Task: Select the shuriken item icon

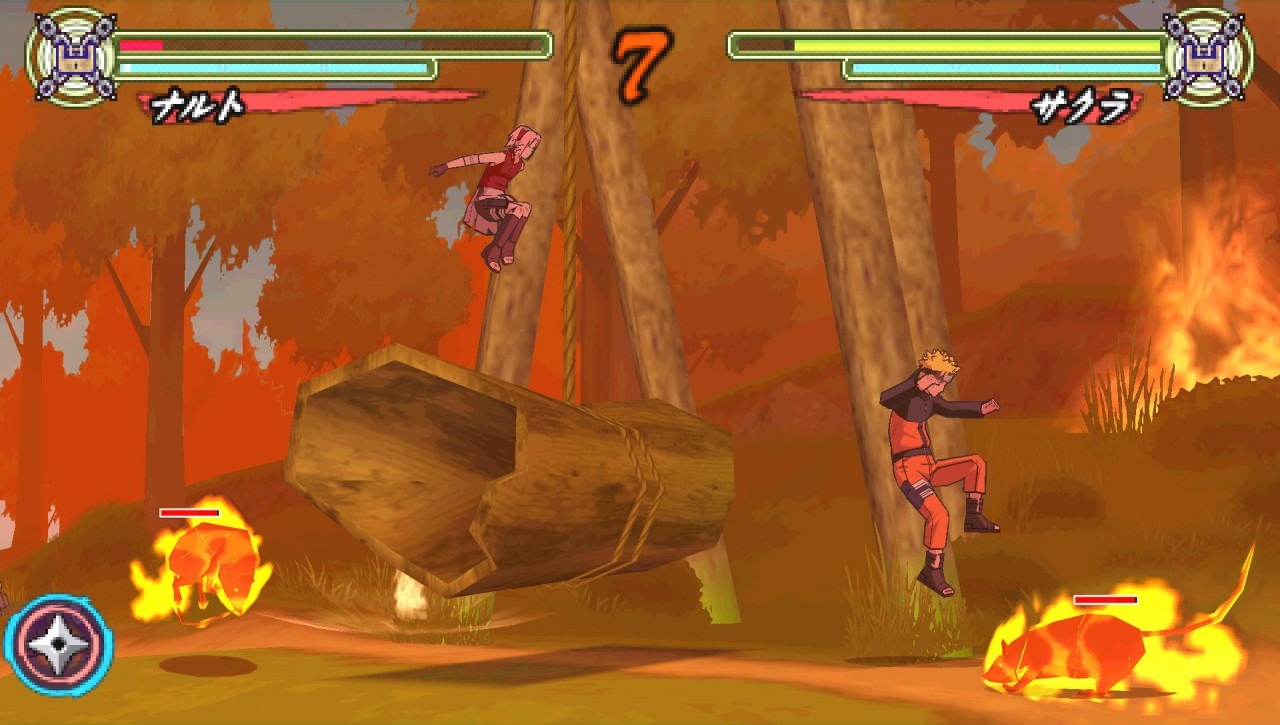Action: (x=58, y=646)
